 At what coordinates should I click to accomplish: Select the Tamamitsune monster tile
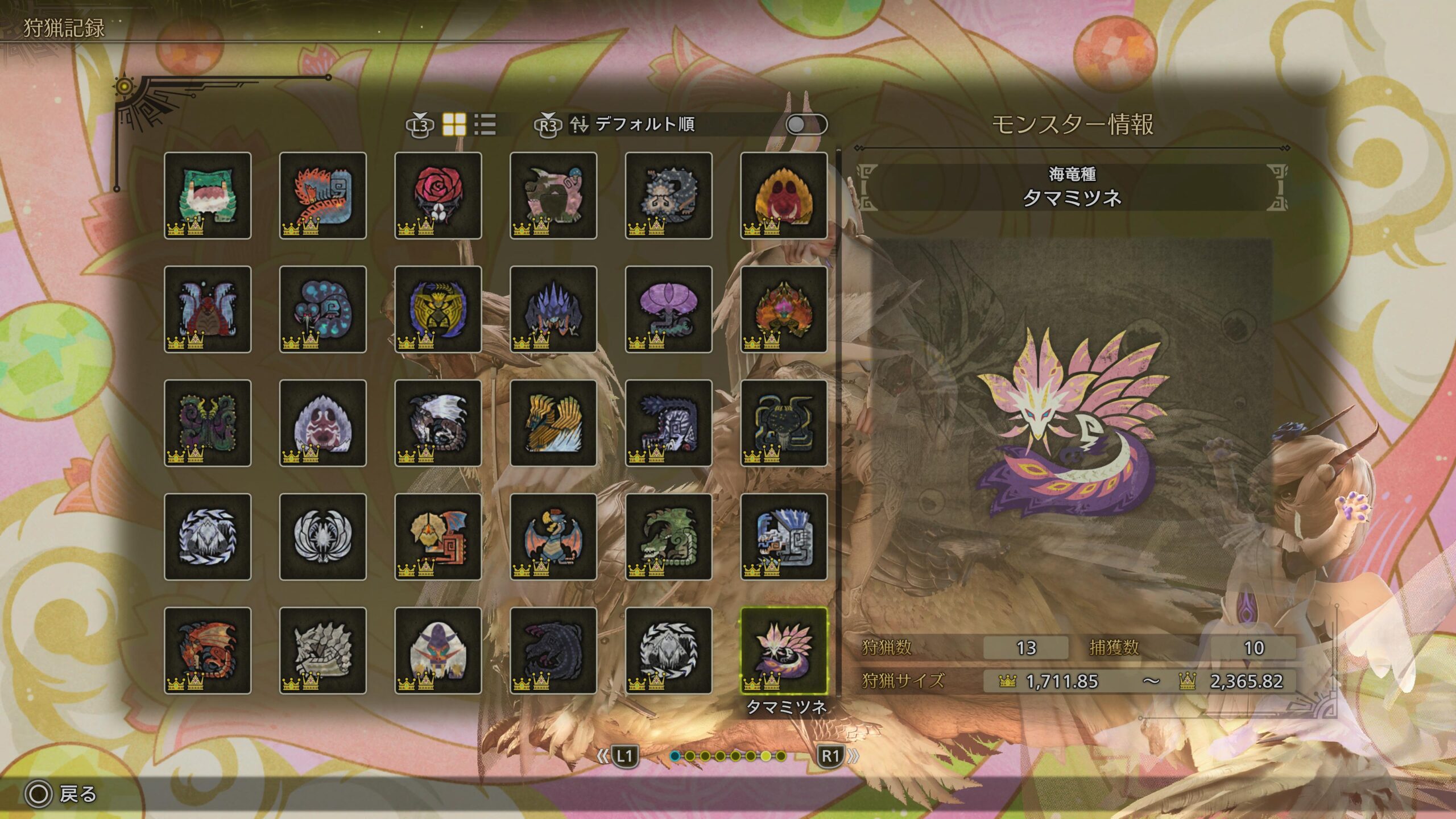[x=784, y=650]
